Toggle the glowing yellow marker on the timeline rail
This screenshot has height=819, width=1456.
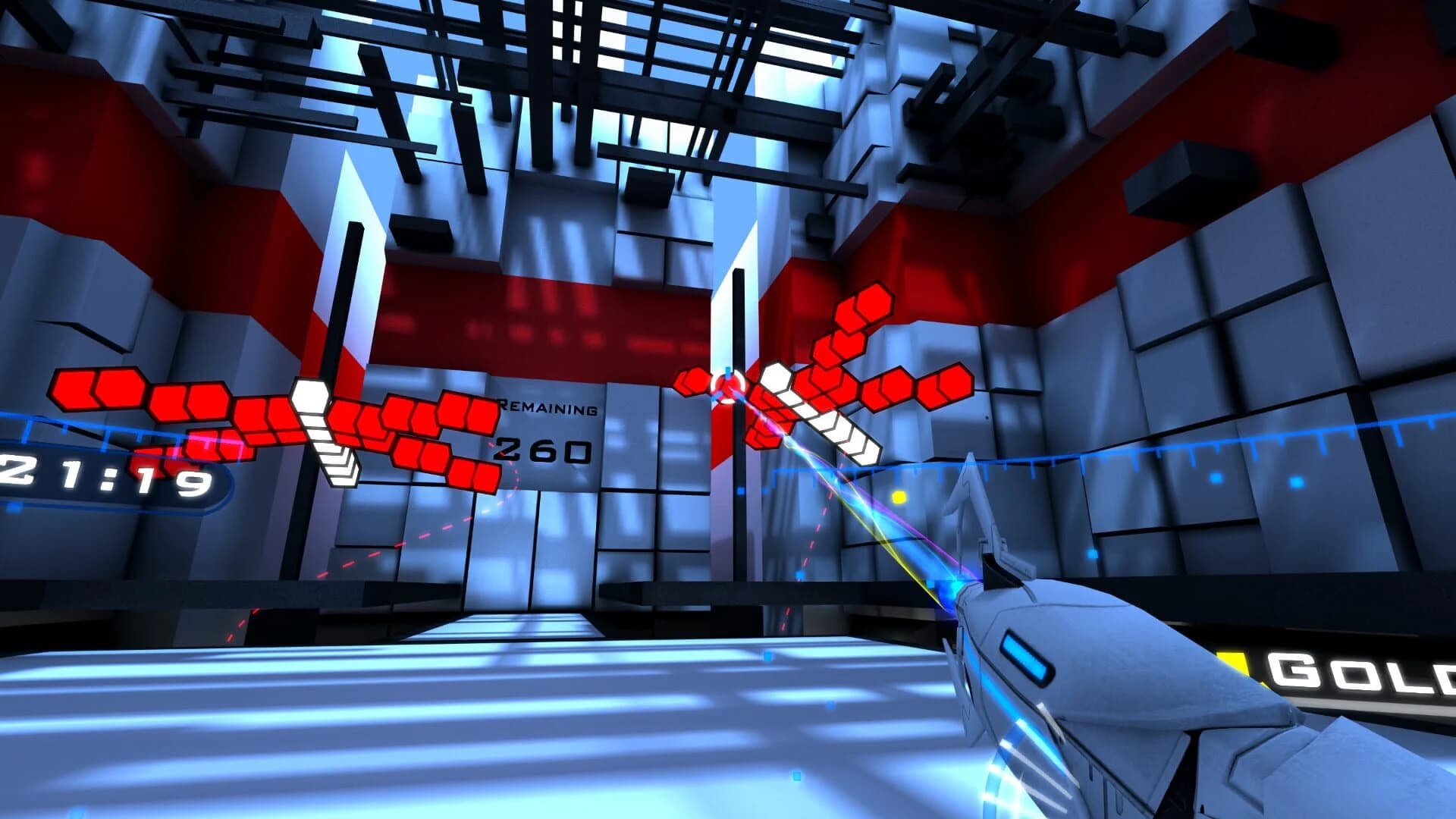tap(899, 498)
